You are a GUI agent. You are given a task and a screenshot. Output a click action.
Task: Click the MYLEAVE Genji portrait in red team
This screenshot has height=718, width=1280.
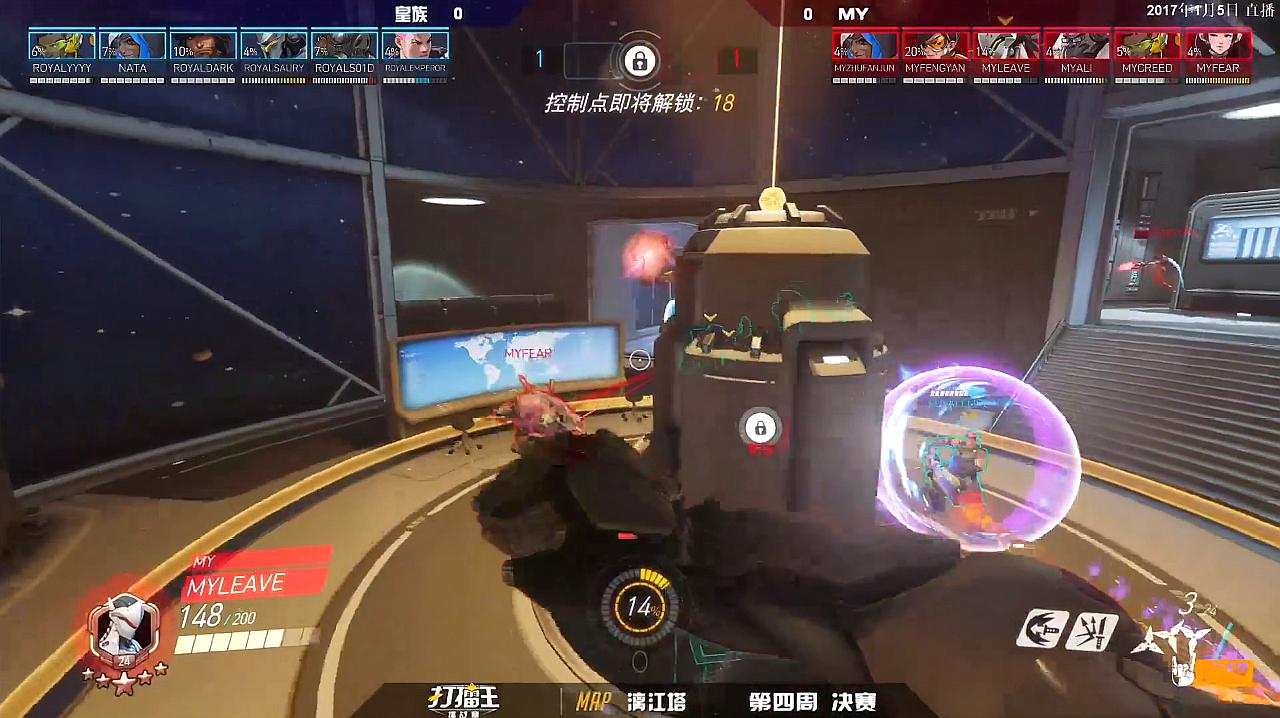pyautogui.click(x=1006, y=46)
